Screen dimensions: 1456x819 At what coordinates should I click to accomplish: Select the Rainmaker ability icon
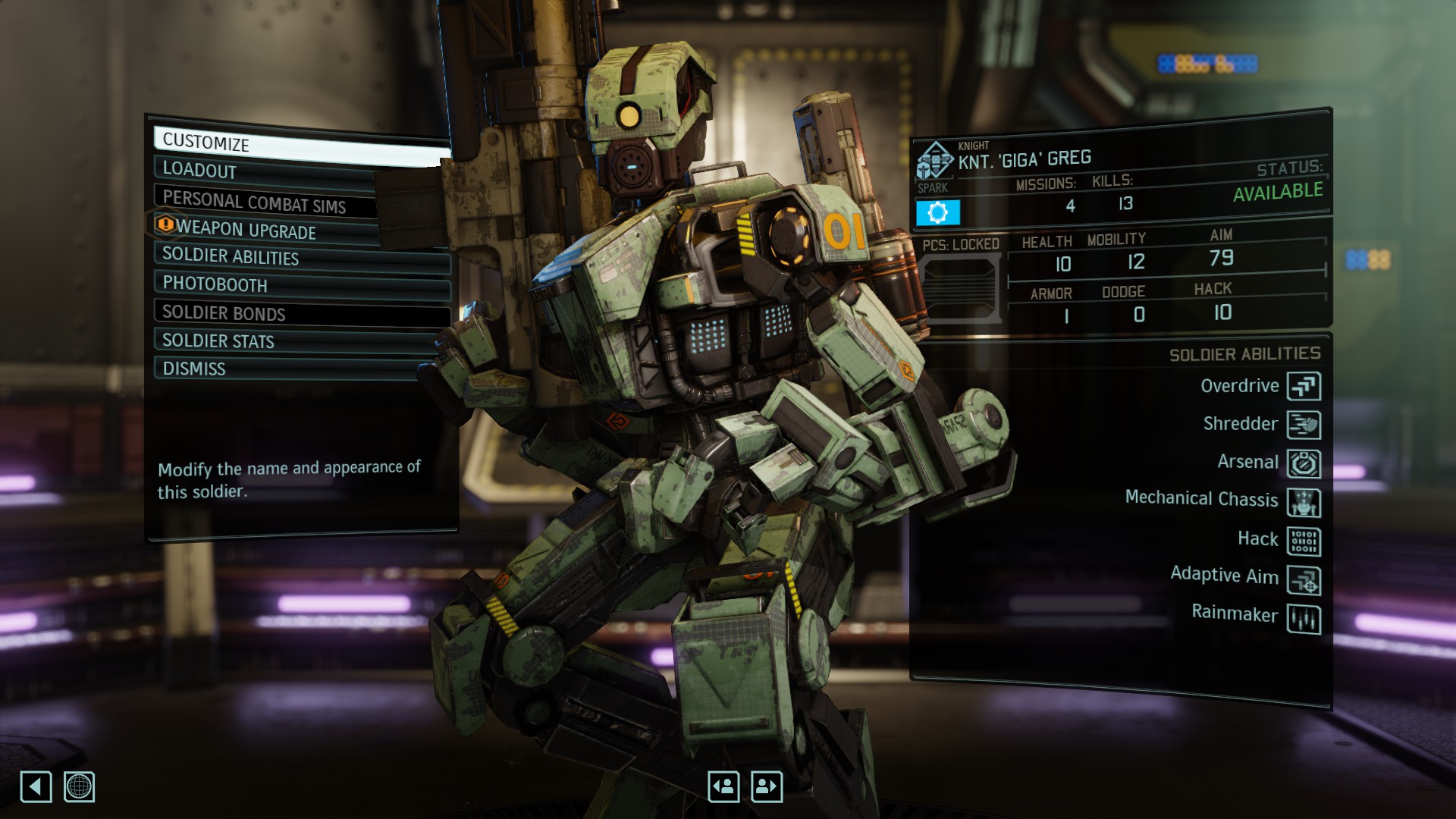[x=1304, y=620]
